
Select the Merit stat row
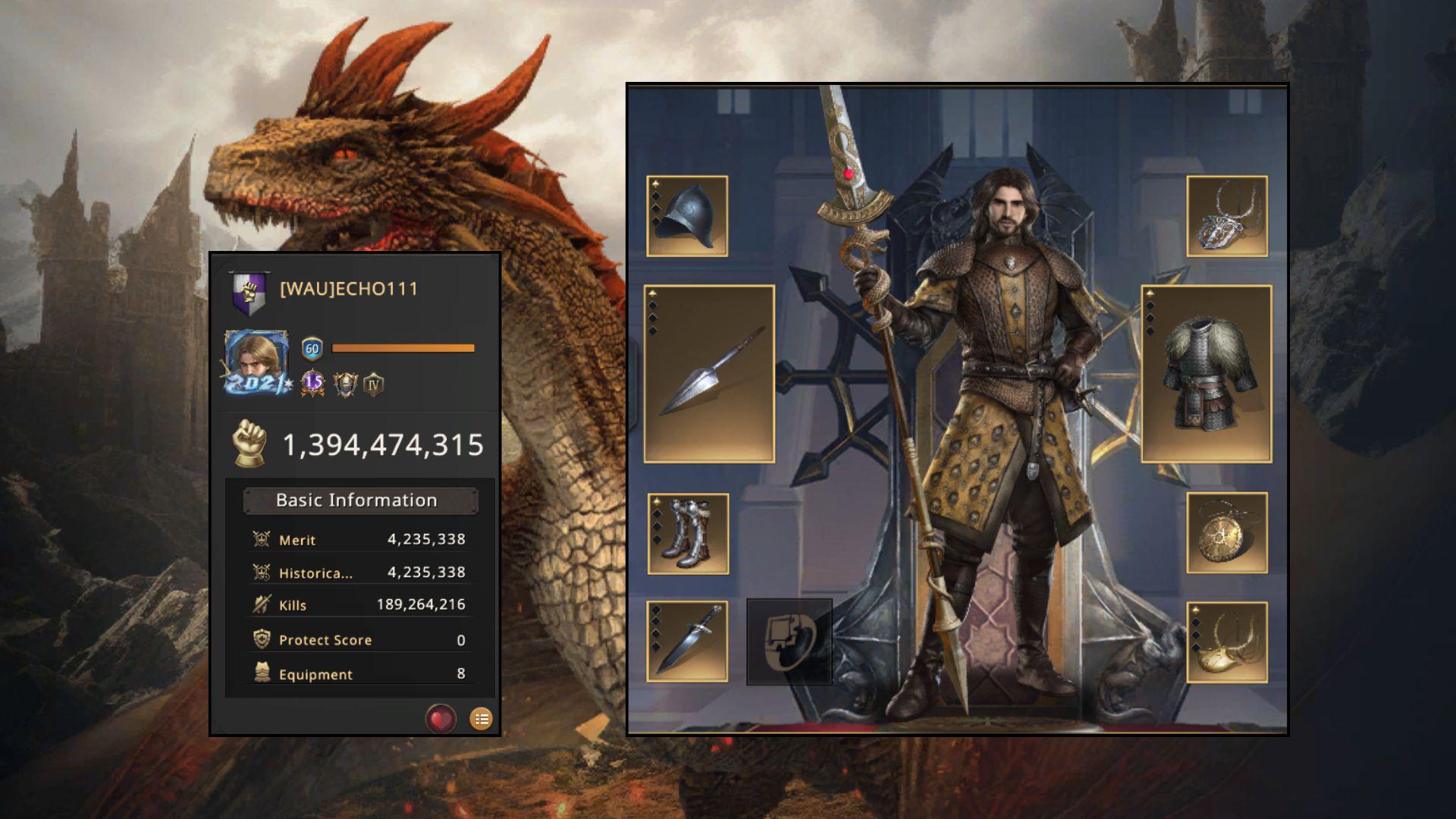359,539
